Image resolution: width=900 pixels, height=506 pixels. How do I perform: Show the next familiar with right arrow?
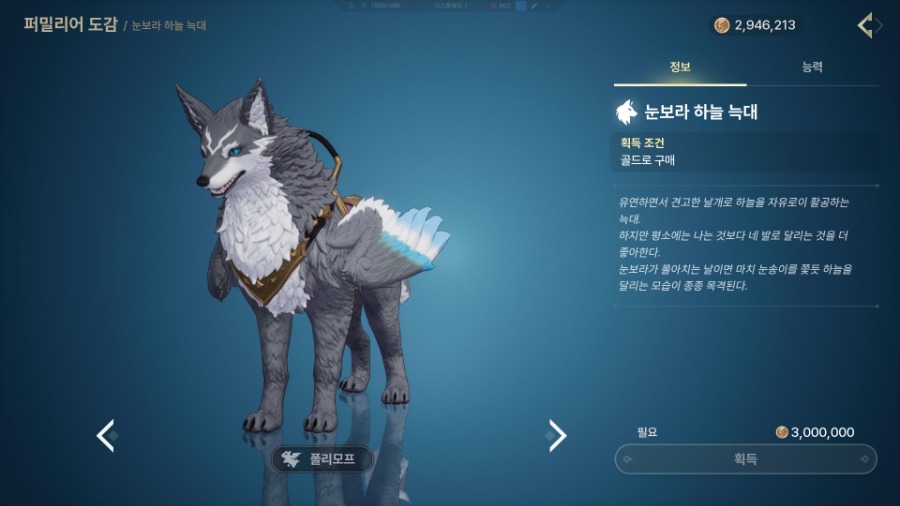click(x=557, y=435)
